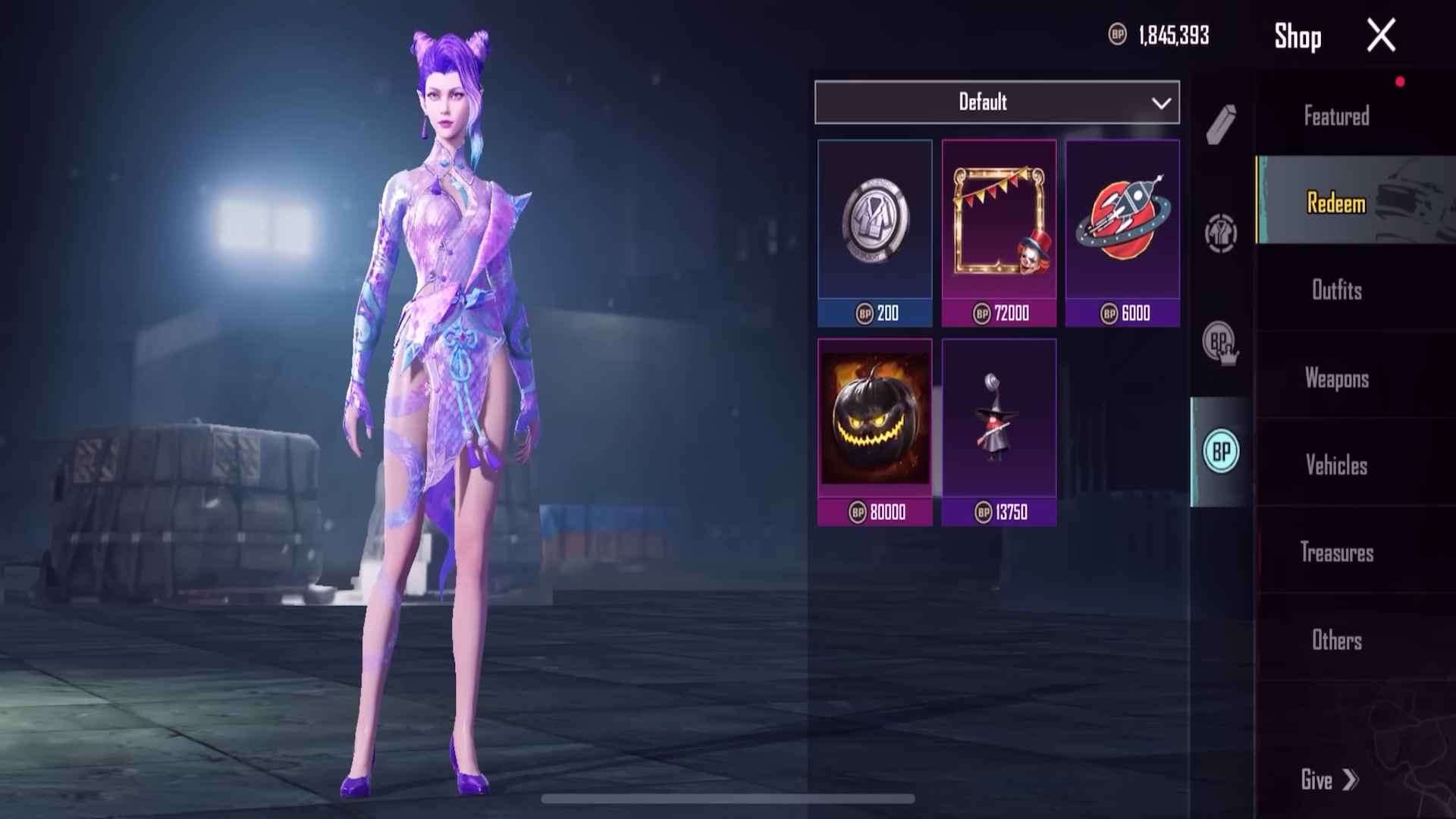Collapse the Default category list
Image resolution: width=1456 pixels, height=819 pixels.
pos(1159,102)
